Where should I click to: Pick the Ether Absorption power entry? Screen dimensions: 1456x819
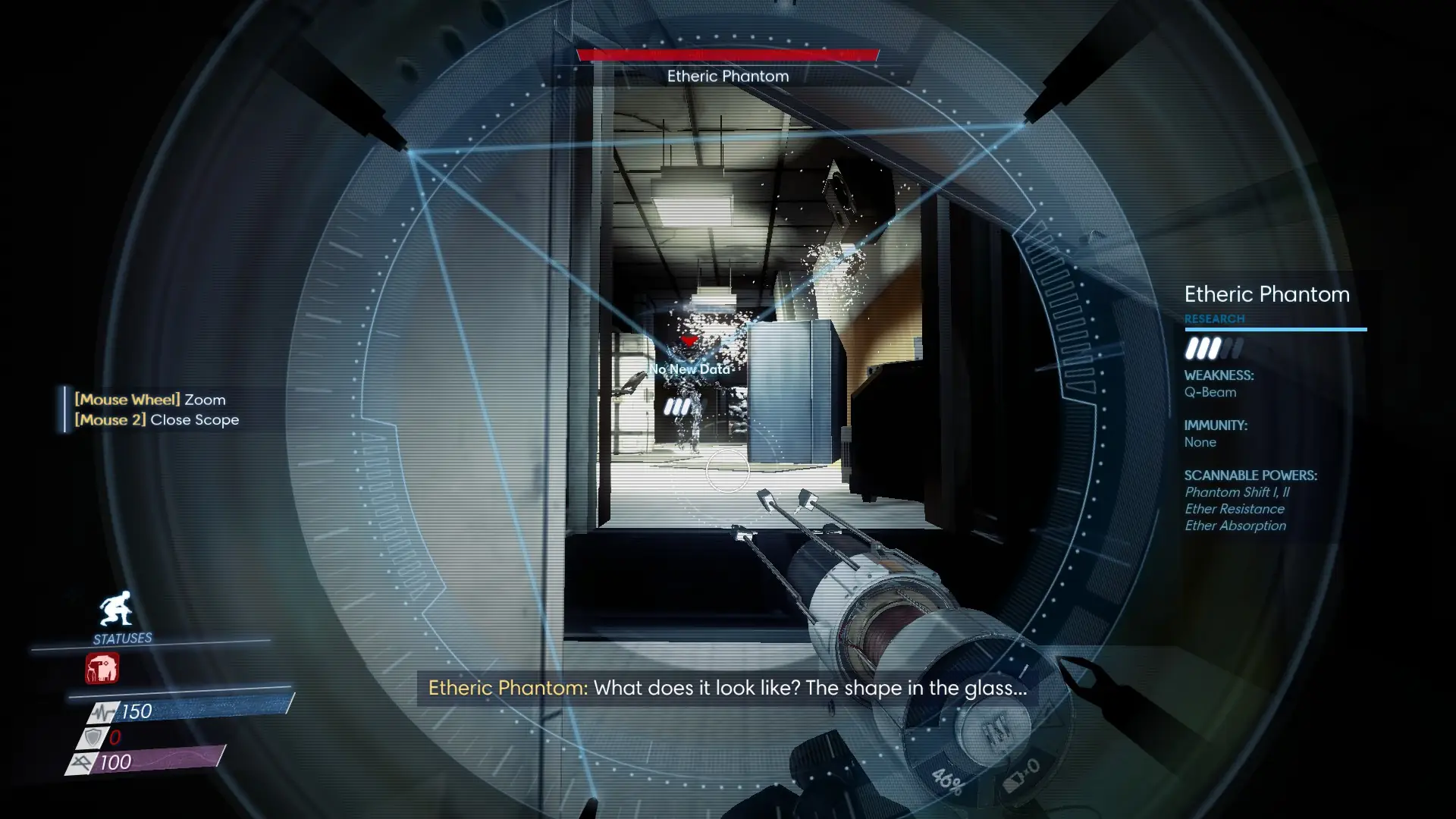pos(1235,526)
